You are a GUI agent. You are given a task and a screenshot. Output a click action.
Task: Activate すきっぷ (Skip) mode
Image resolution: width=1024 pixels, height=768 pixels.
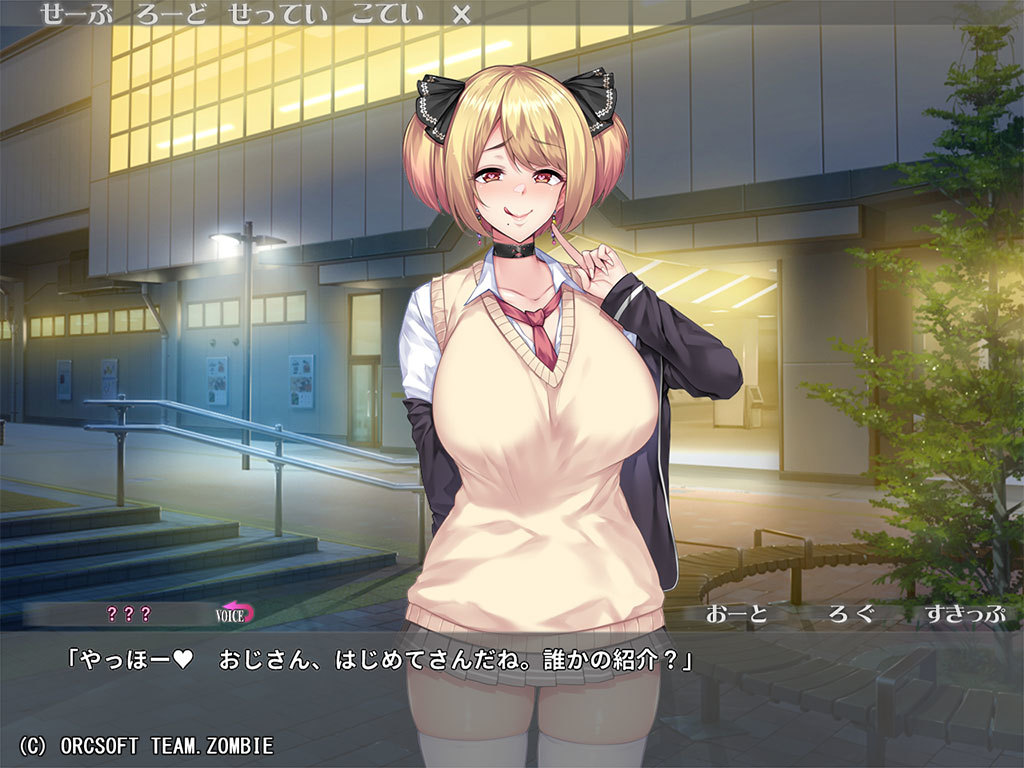tap(964, 614)
